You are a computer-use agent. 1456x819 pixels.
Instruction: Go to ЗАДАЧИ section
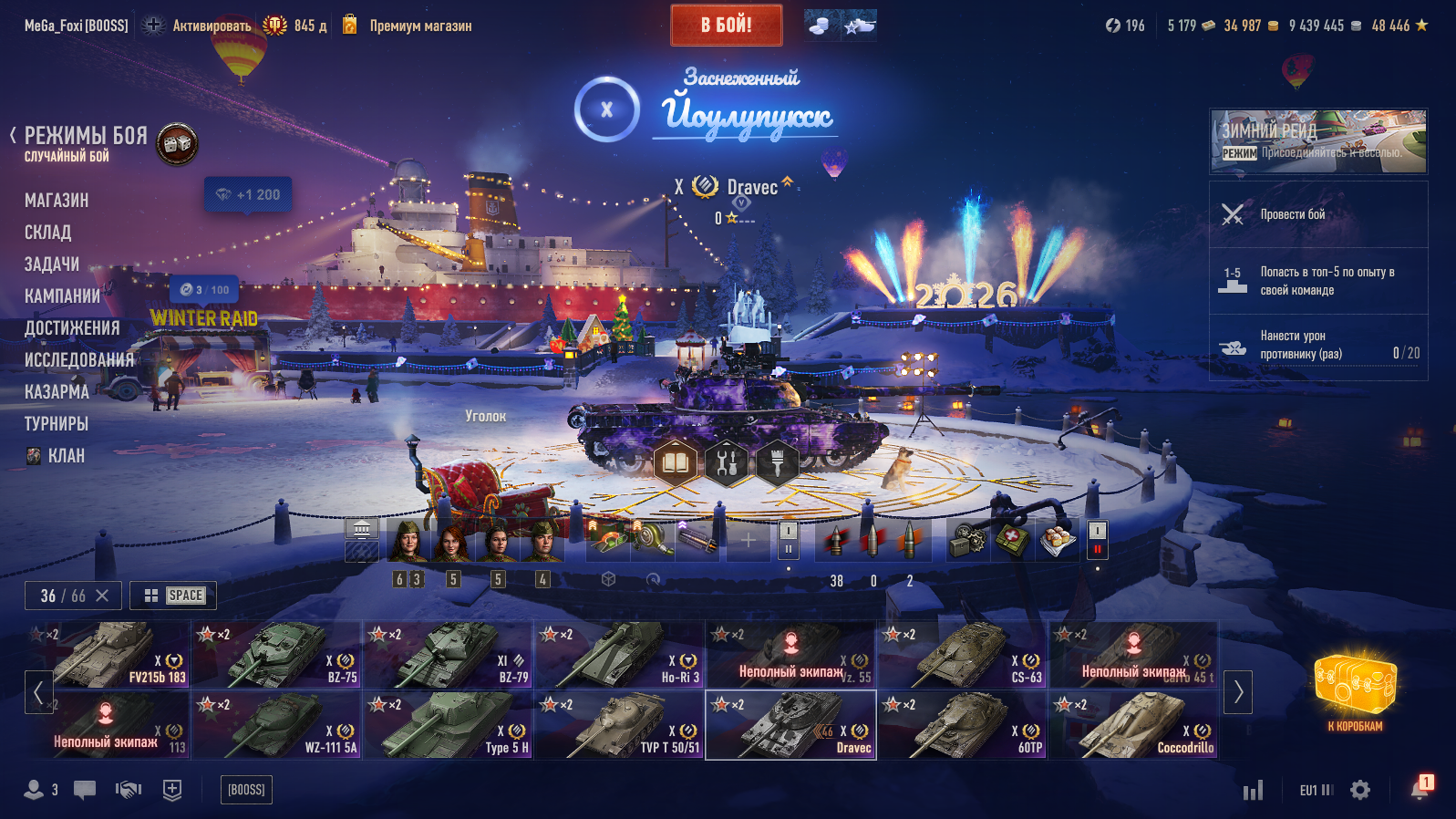(52, 264)
